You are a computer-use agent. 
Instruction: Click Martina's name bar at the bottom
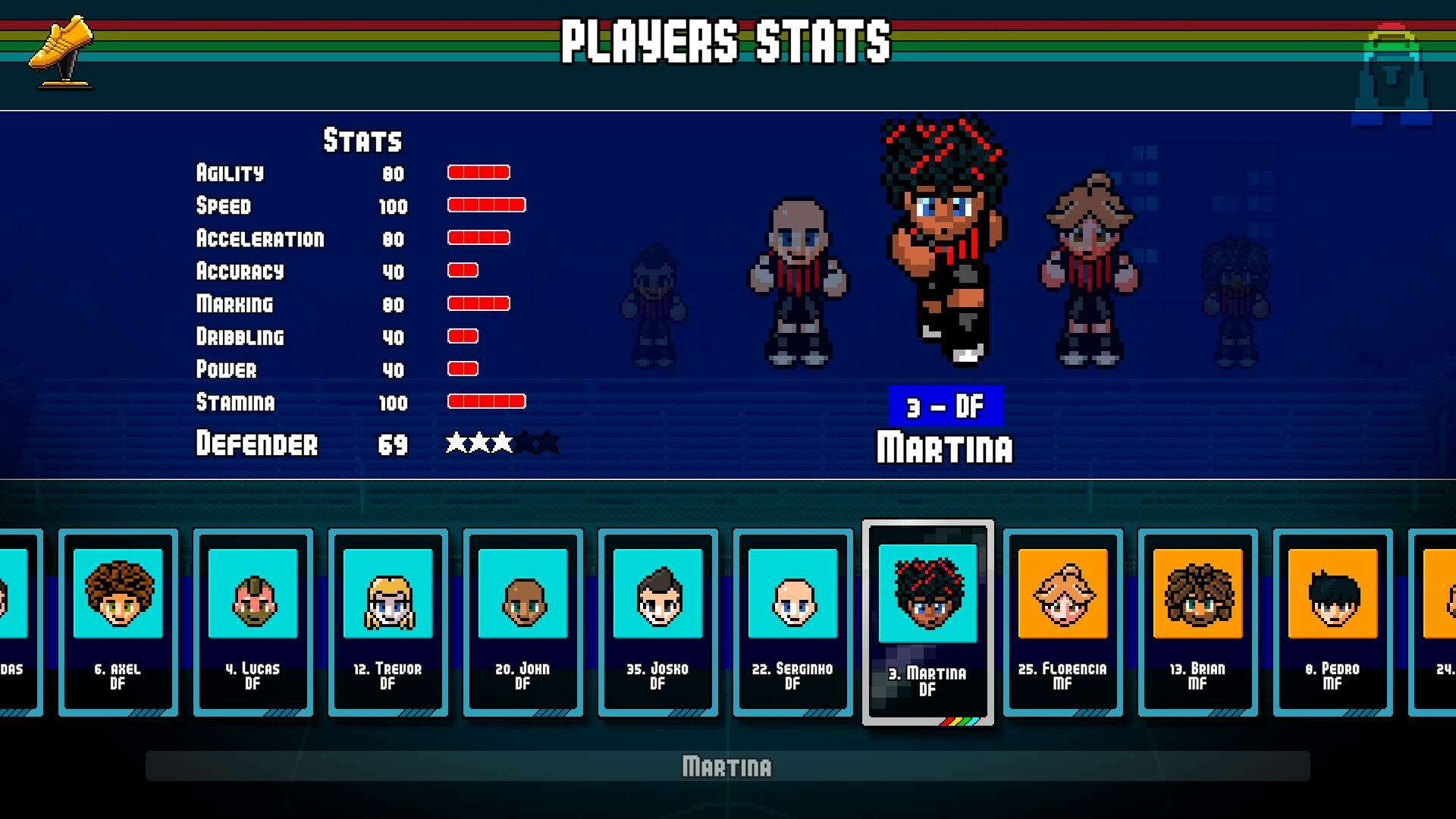727,767
